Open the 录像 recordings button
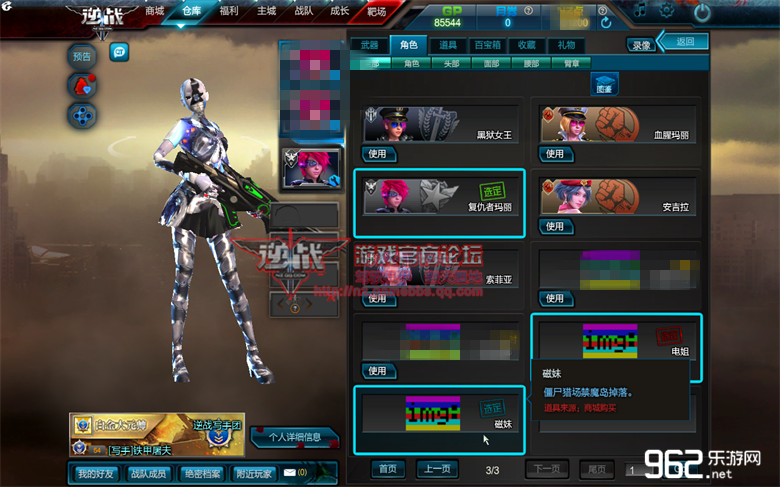 tap(641, 45)
